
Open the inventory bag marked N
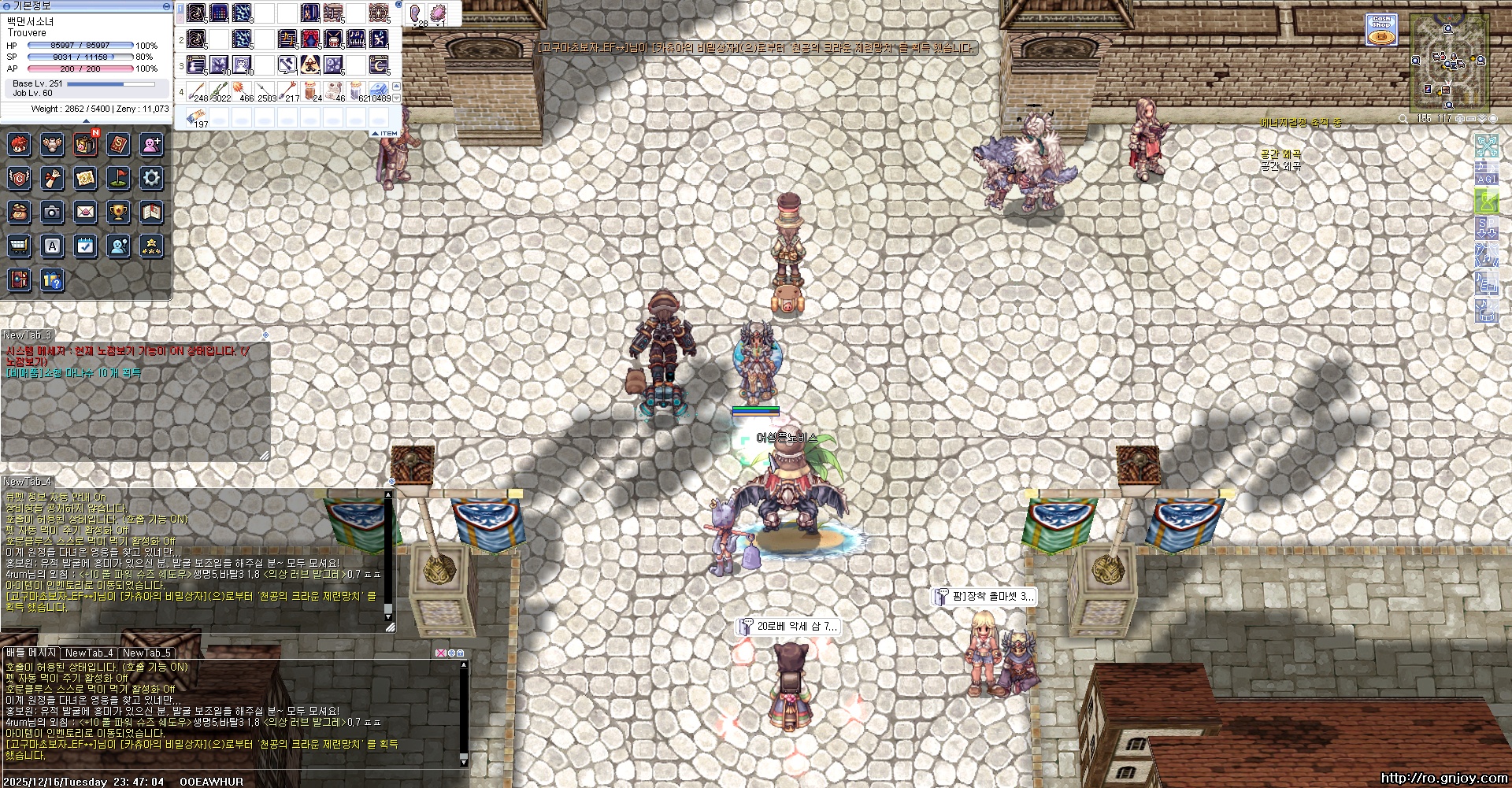pyautogui.click(x=85, y=144)
